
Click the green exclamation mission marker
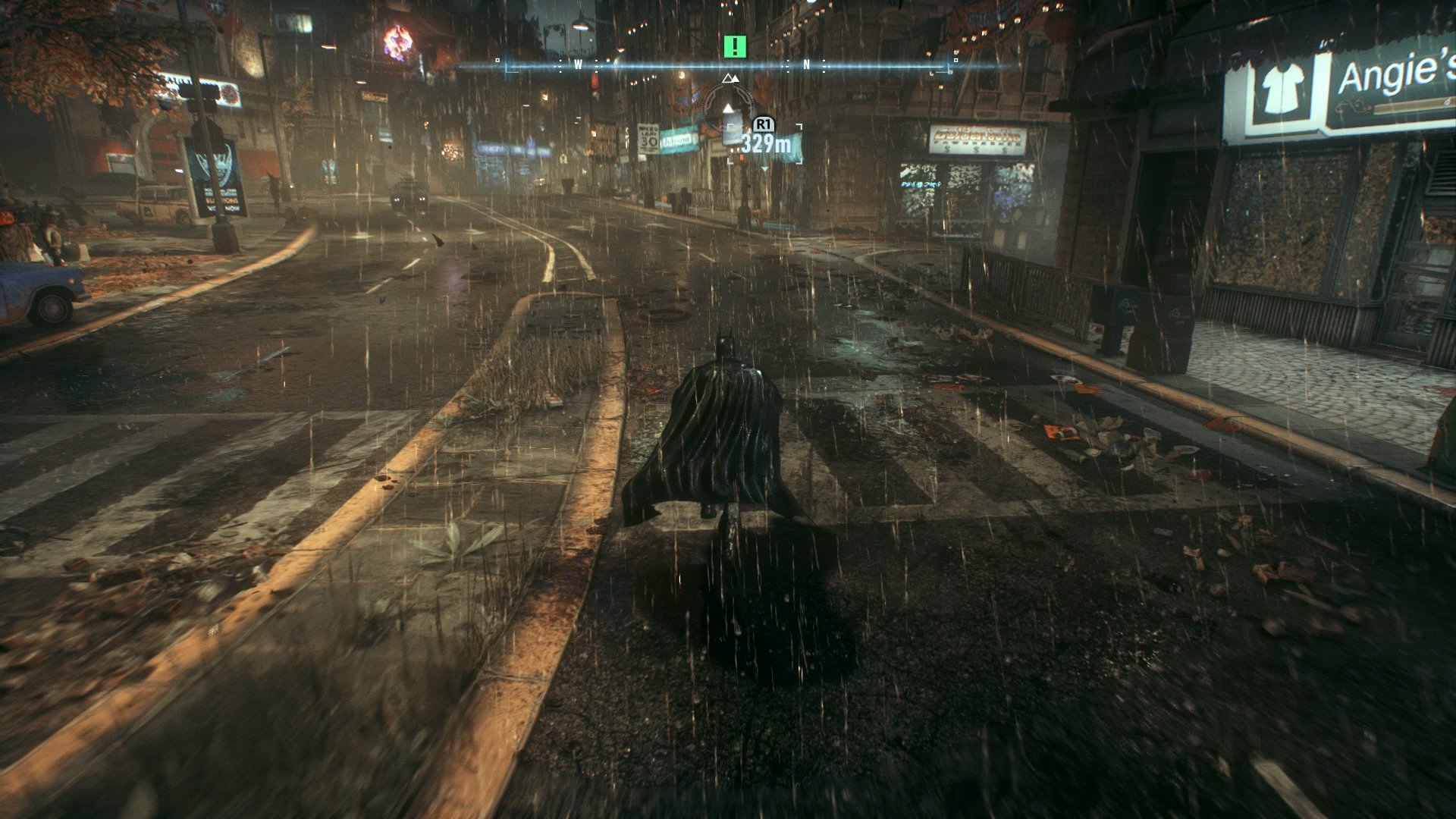[x=734, y=46]
